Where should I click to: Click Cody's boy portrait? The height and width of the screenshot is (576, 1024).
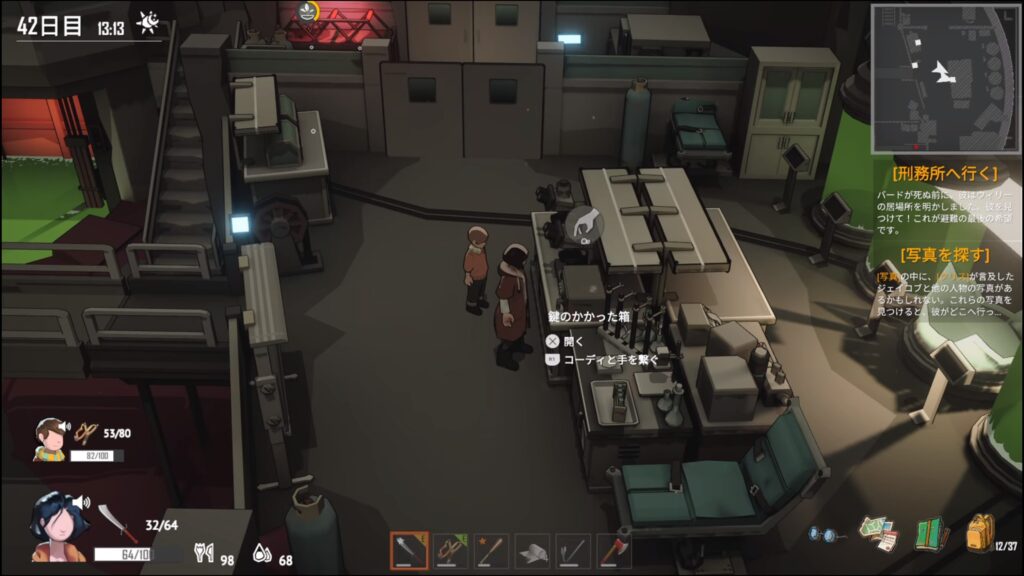pyautogui.click(x=49, y=438)
